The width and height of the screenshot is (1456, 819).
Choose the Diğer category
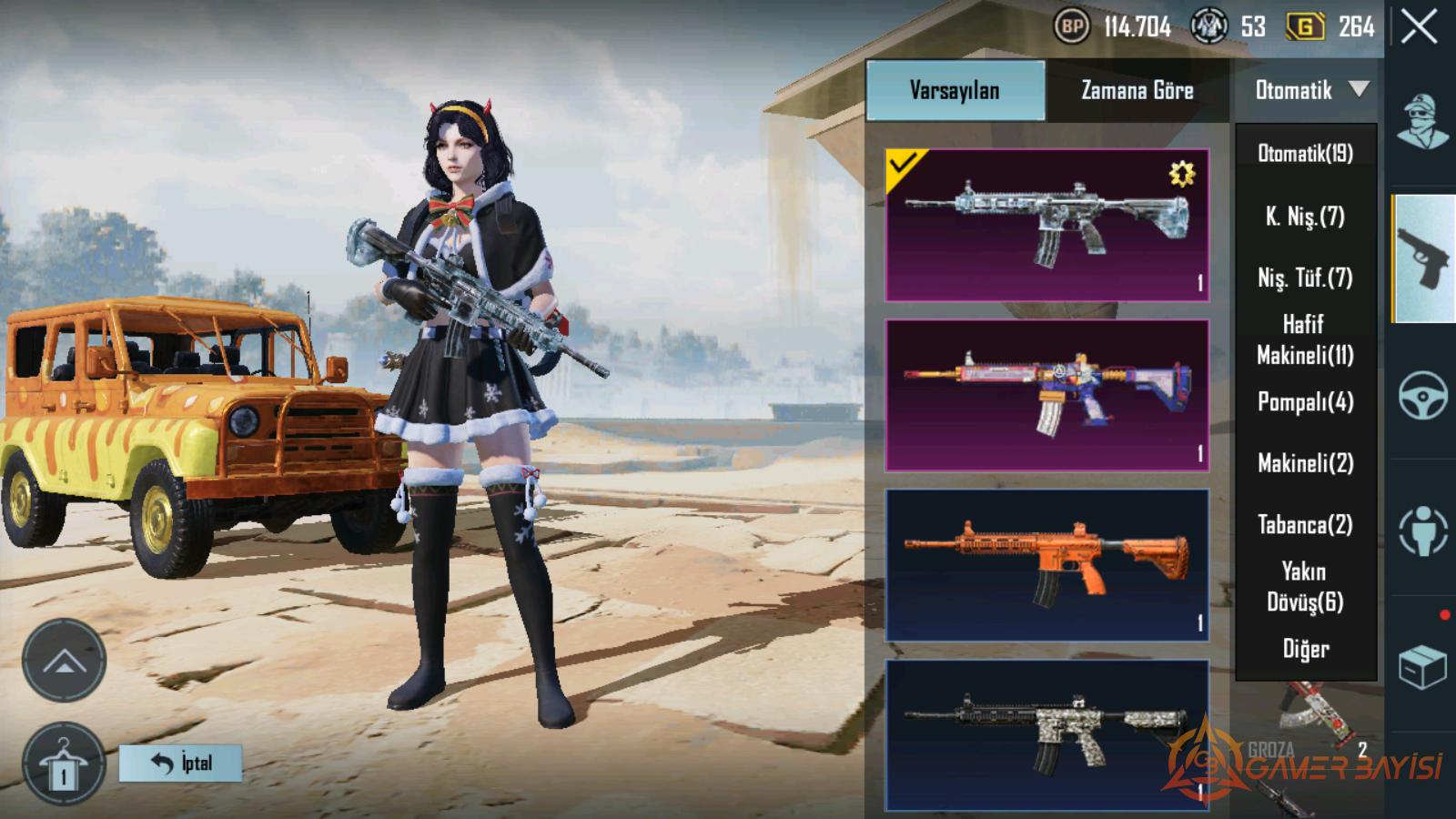pyautogui.click(x=1305, y=649)
